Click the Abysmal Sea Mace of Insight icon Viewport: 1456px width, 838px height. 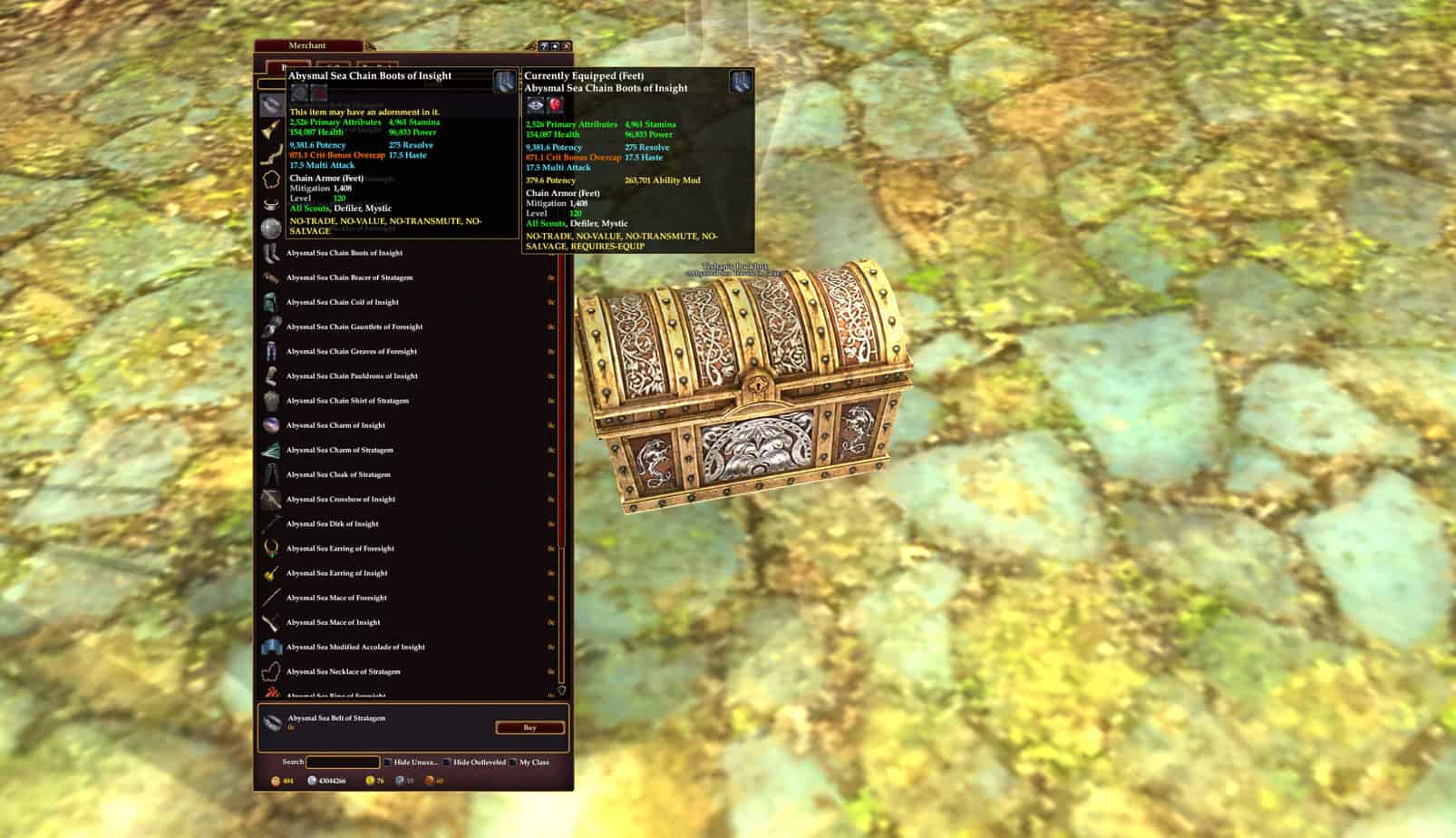[x=270, y=622]
